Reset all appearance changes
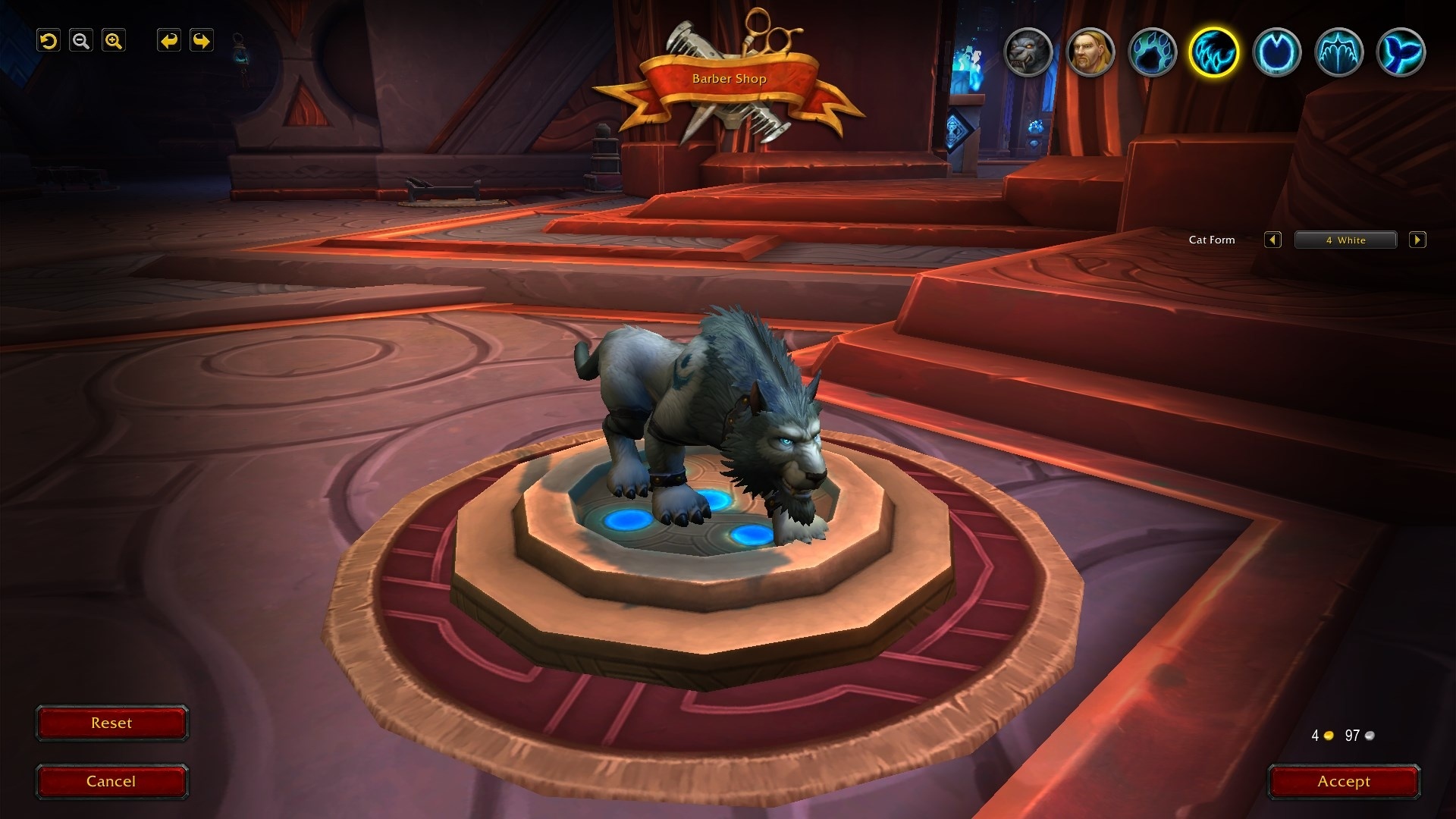The height and width of the screenshot is (819, 1456). pos(111,723)
